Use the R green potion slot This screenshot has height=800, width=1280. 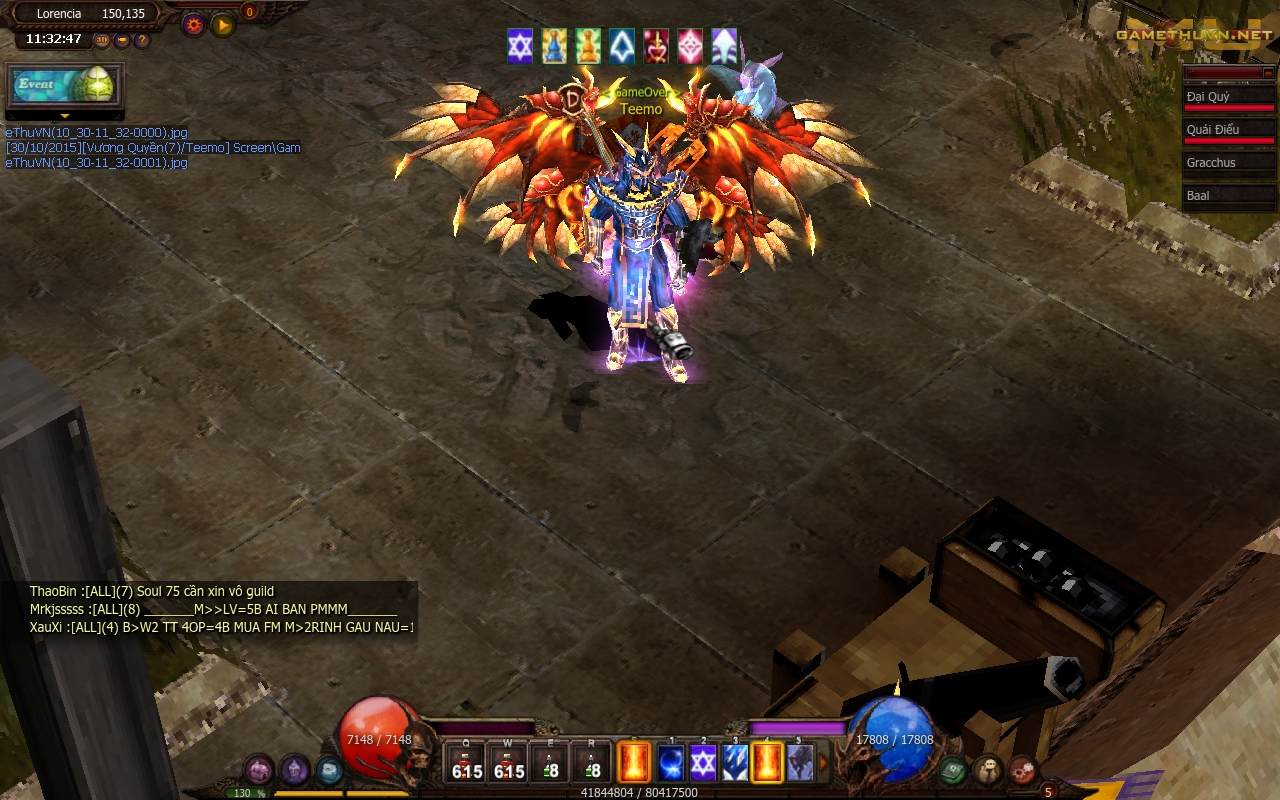[x=593, y=763]
